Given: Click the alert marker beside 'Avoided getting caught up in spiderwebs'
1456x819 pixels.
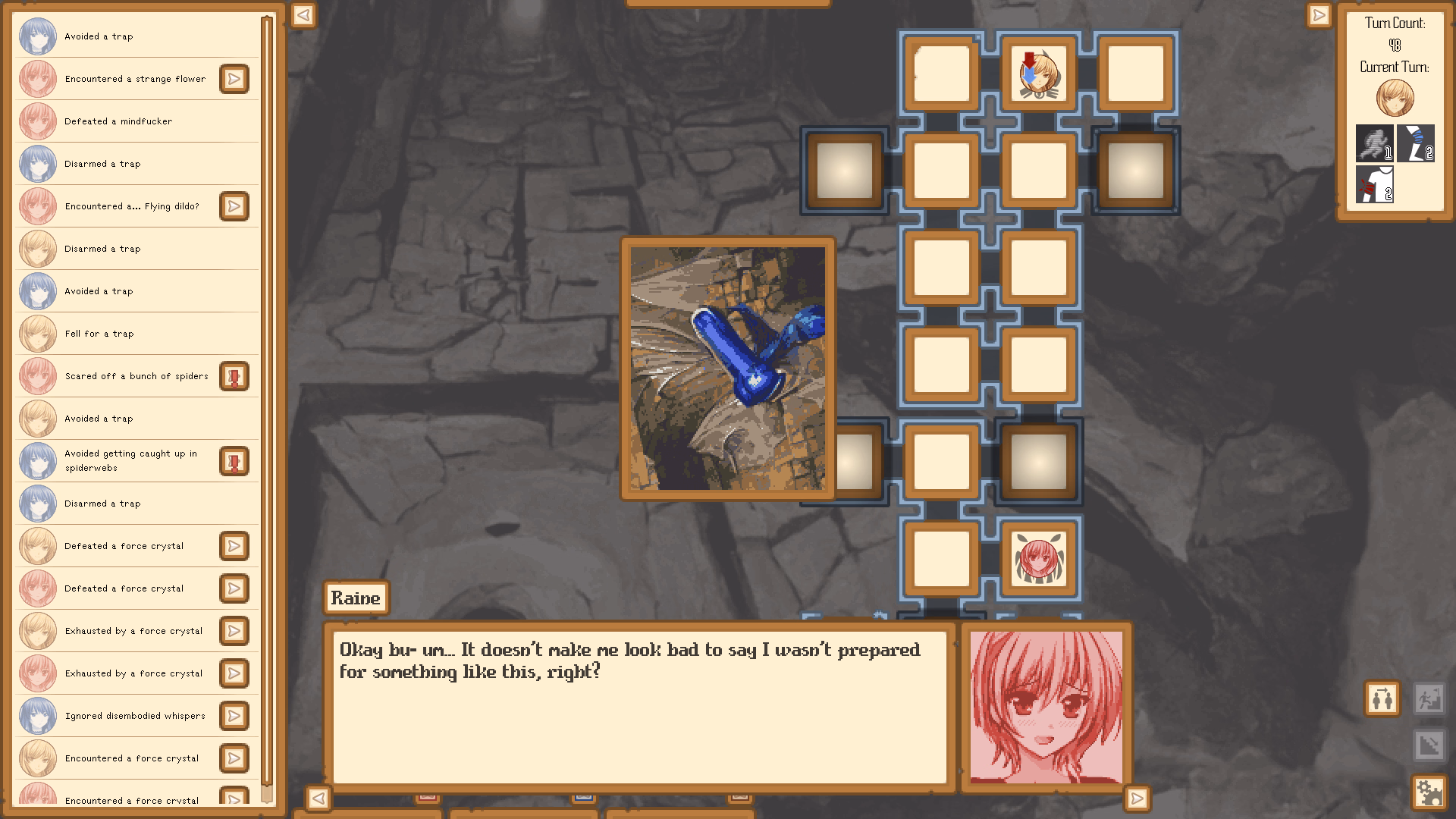Looking at the screenshot, I should [235, 460].
